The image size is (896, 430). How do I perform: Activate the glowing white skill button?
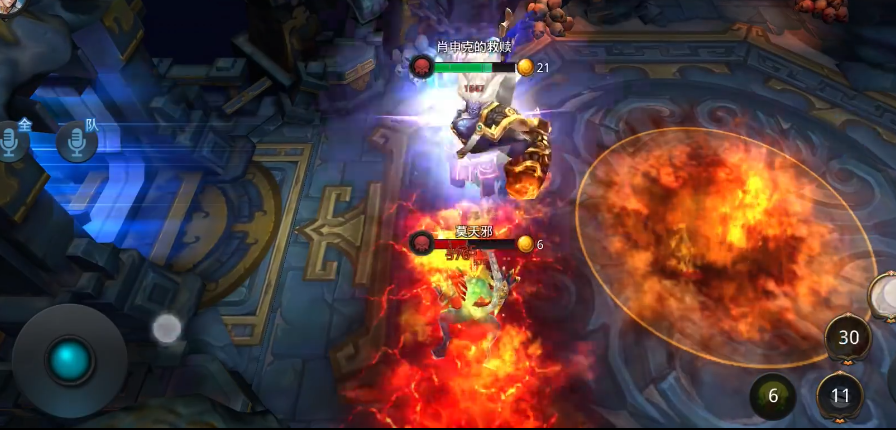pos(884,296)
